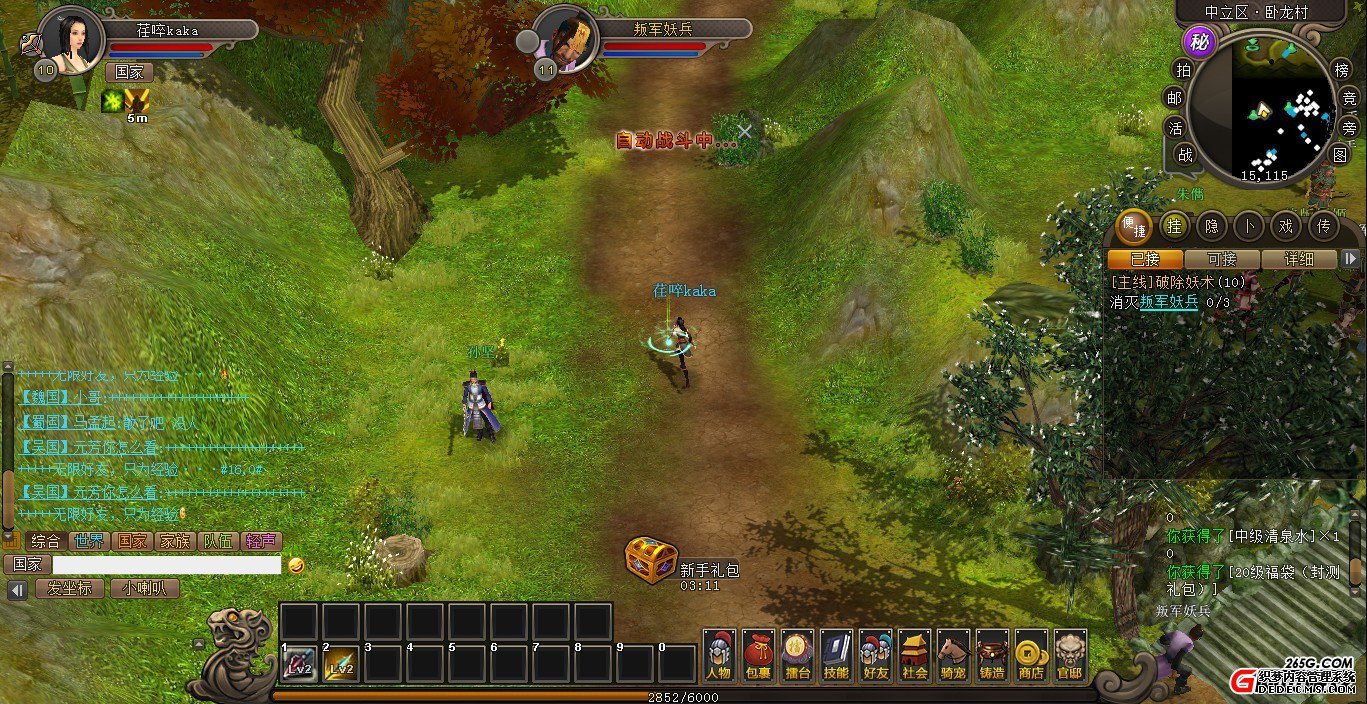Open the chat emoji picker
This screenshot has width=1367, height=704.
tap(296, 565)
